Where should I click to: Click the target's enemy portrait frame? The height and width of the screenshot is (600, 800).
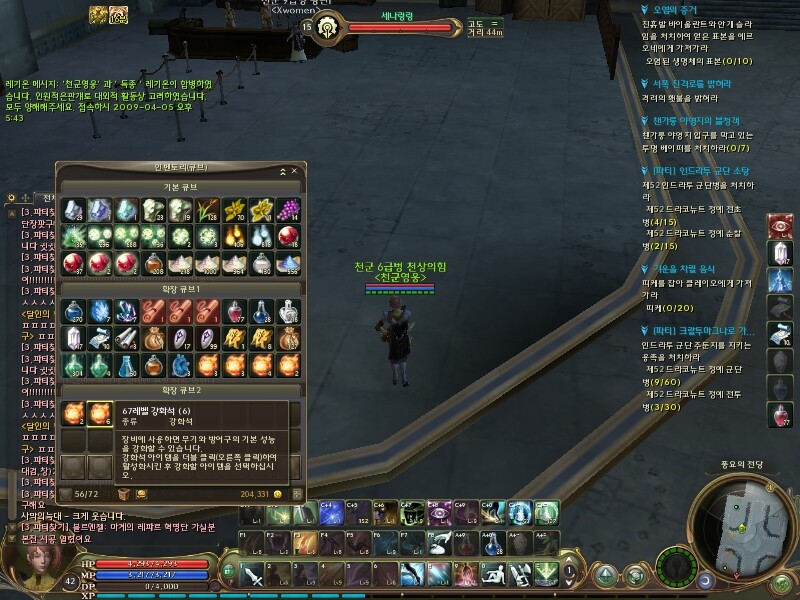coord(307,27)
